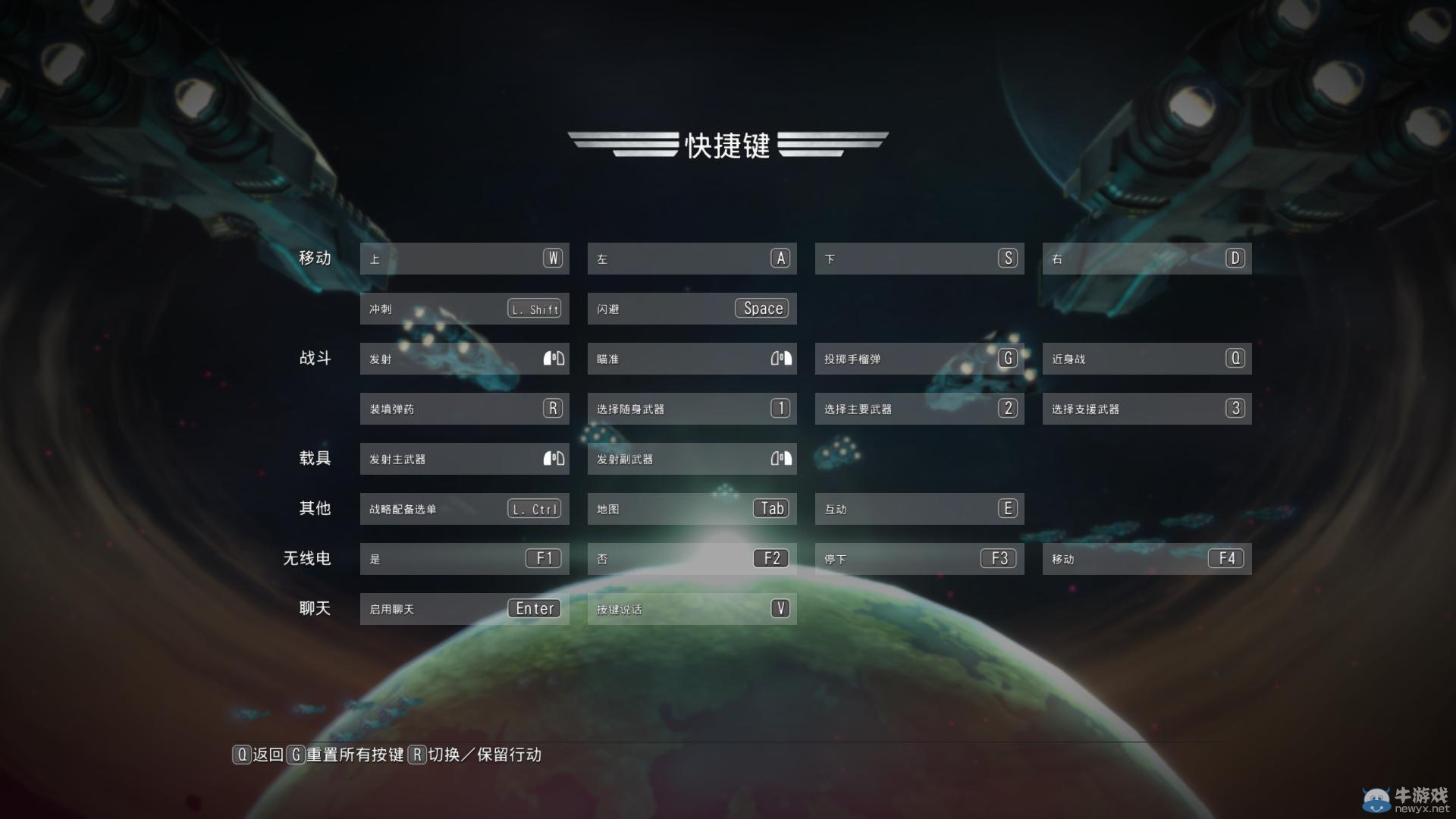Click the mouse icon for 发射主武器

553,458
